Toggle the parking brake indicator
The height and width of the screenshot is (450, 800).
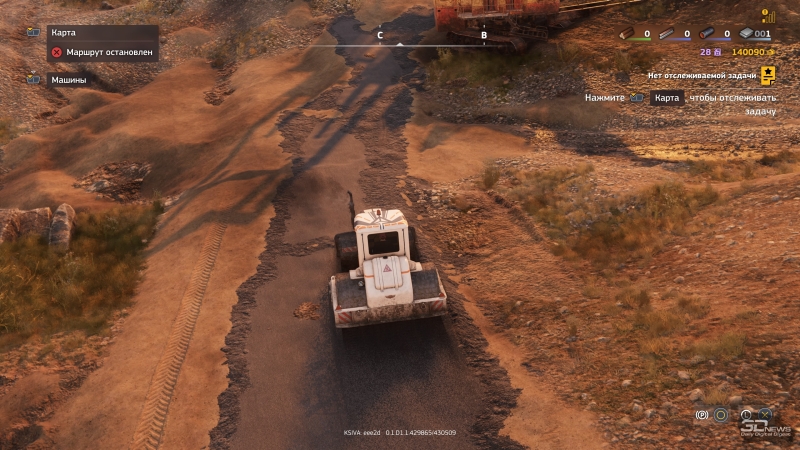click(702, 413)
